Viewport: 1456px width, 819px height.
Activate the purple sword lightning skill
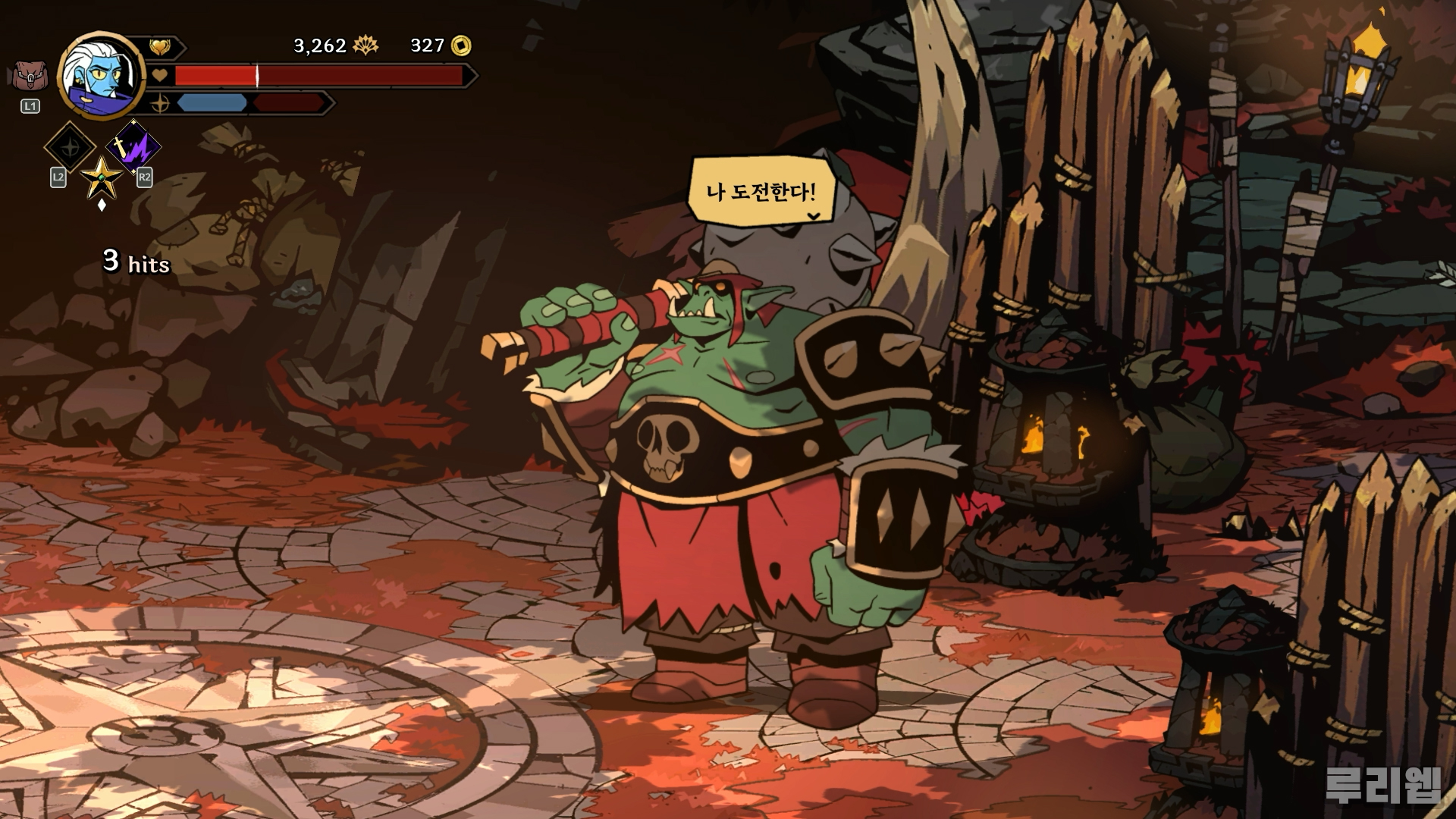point(133,145)
